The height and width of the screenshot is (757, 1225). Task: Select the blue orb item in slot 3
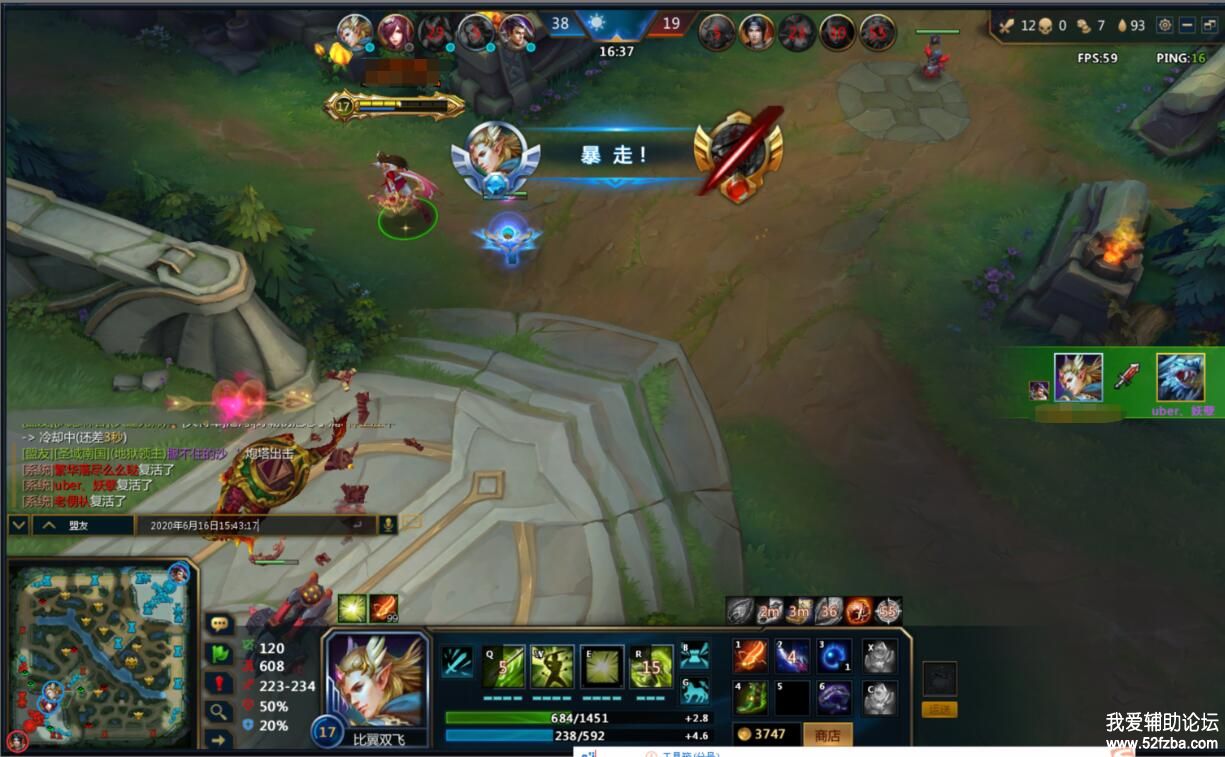point(834,657)
